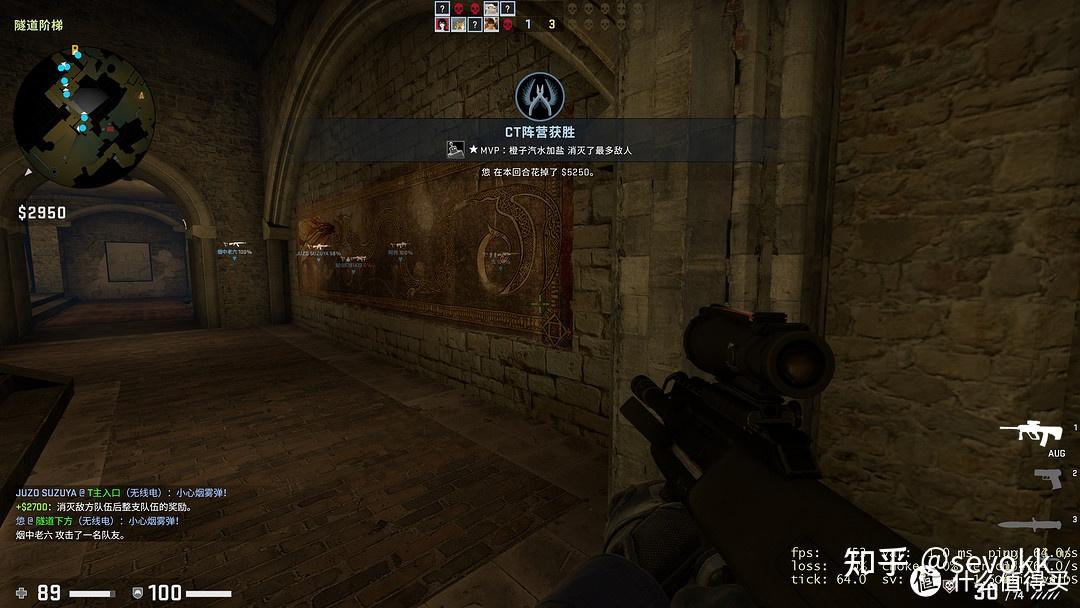Click the CT faction emblem on win banner
Image resolution: width=1080 pixels, height=608 pixels.
coord(540,96)
